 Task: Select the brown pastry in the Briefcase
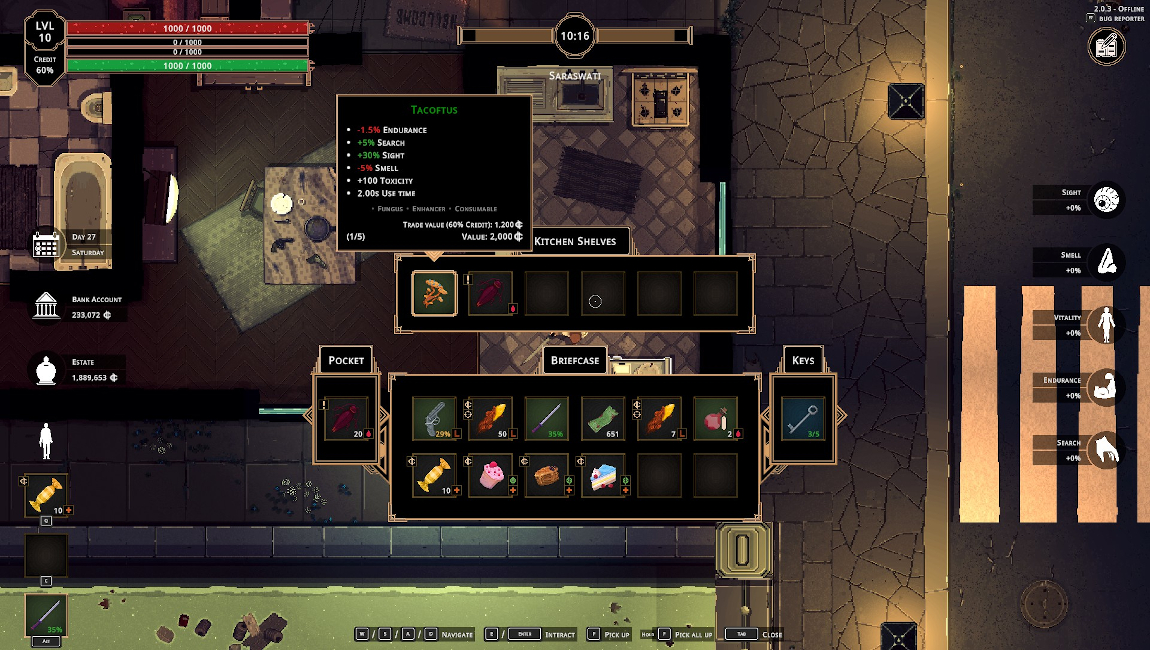click(547, 475)
